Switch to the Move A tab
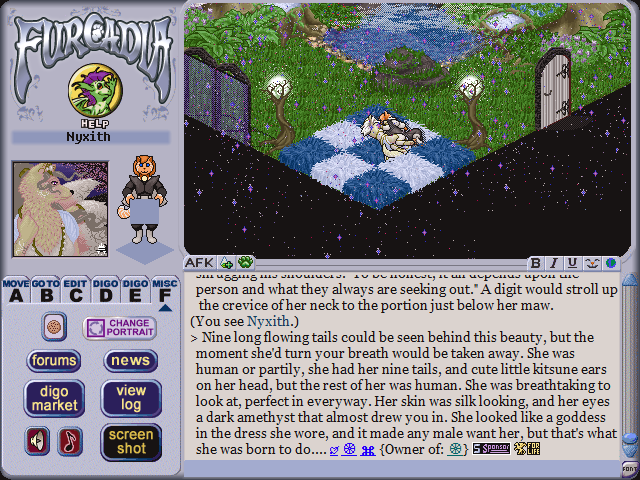 [15, 290]
